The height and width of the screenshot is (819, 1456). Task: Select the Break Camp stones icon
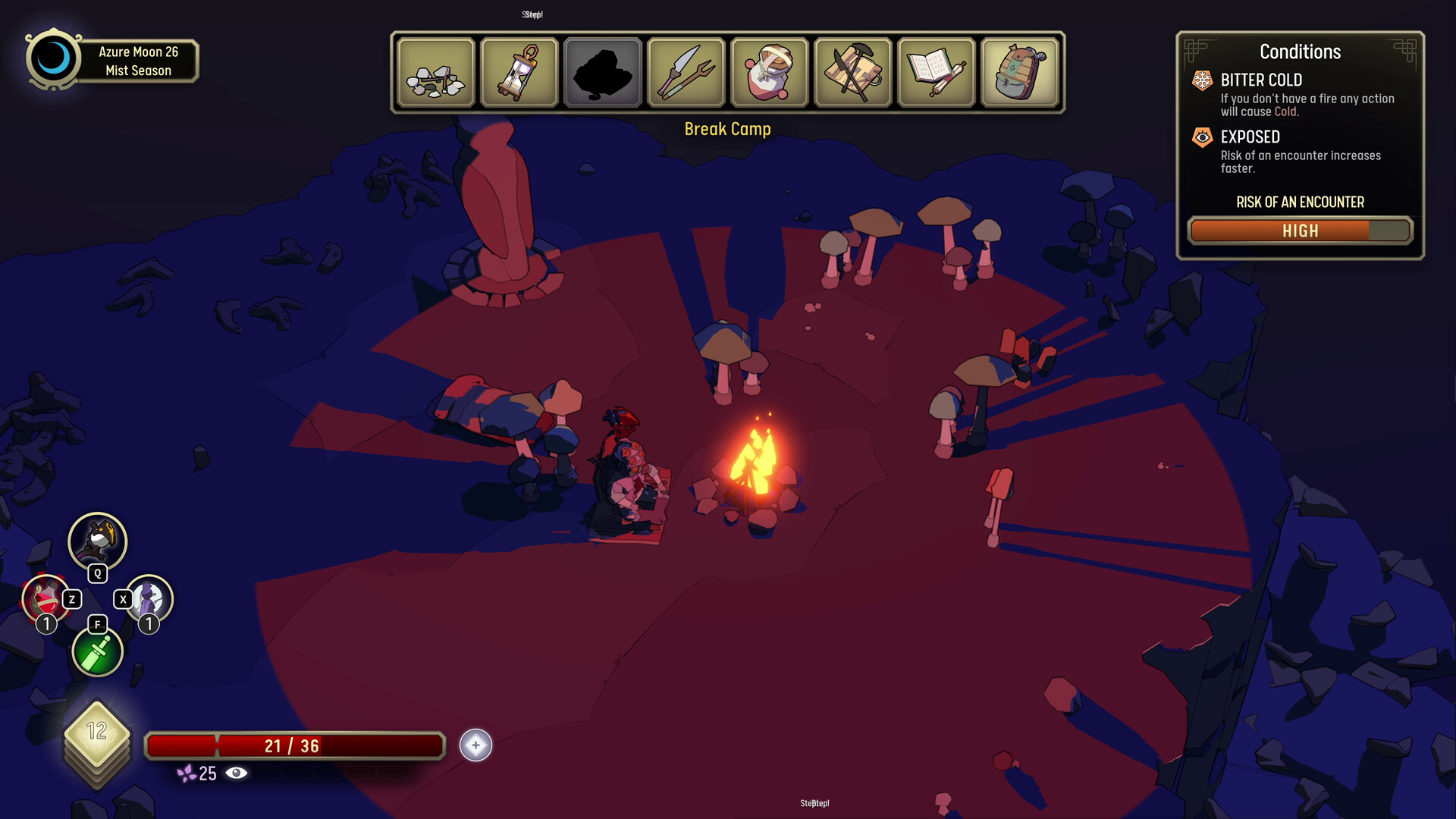click(436, 72)
